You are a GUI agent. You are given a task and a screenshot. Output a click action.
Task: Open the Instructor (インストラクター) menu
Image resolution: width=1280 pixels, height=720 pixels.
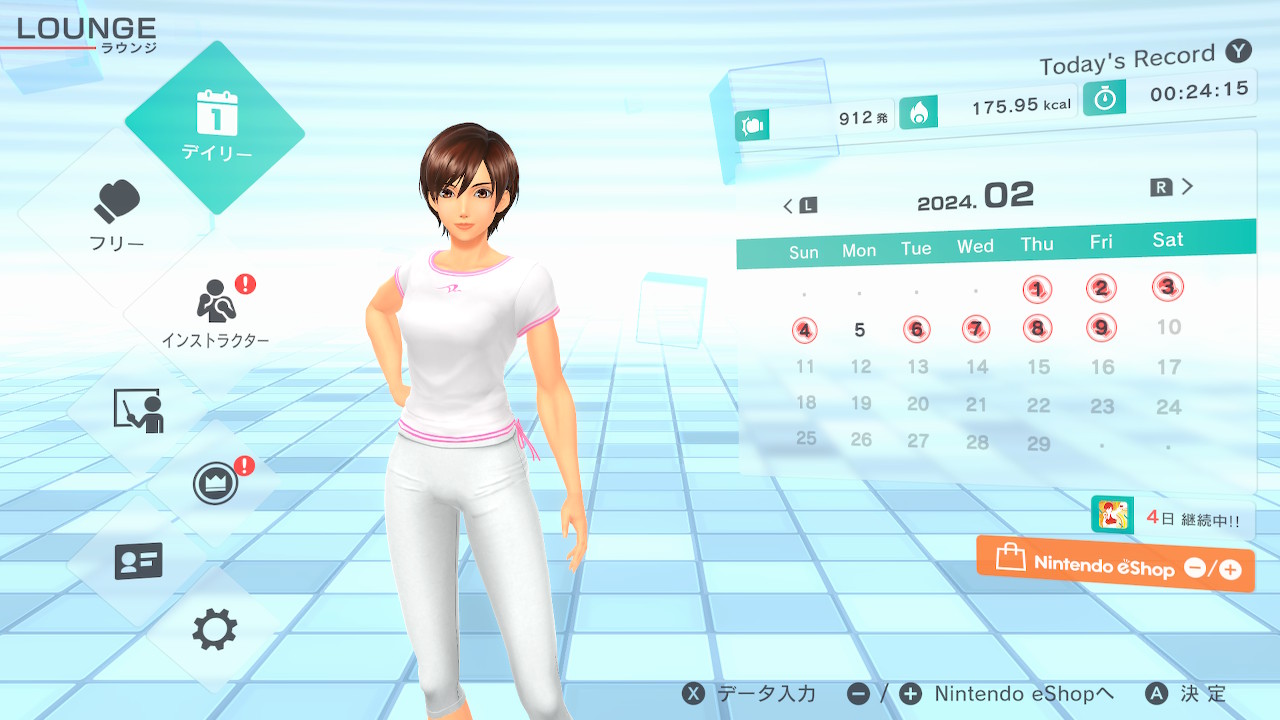click(x=215, y=312)
